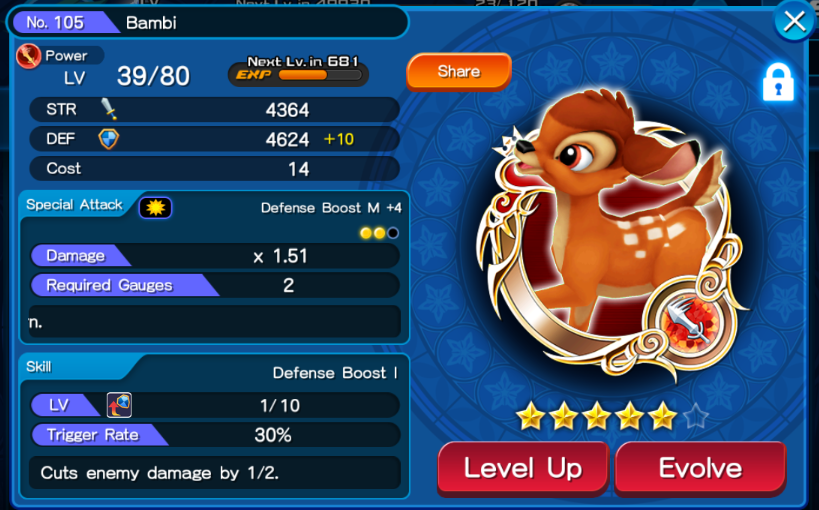The image size is (819, 510).
Task: Close the Bambi medal details window
Action: point(794,22)
